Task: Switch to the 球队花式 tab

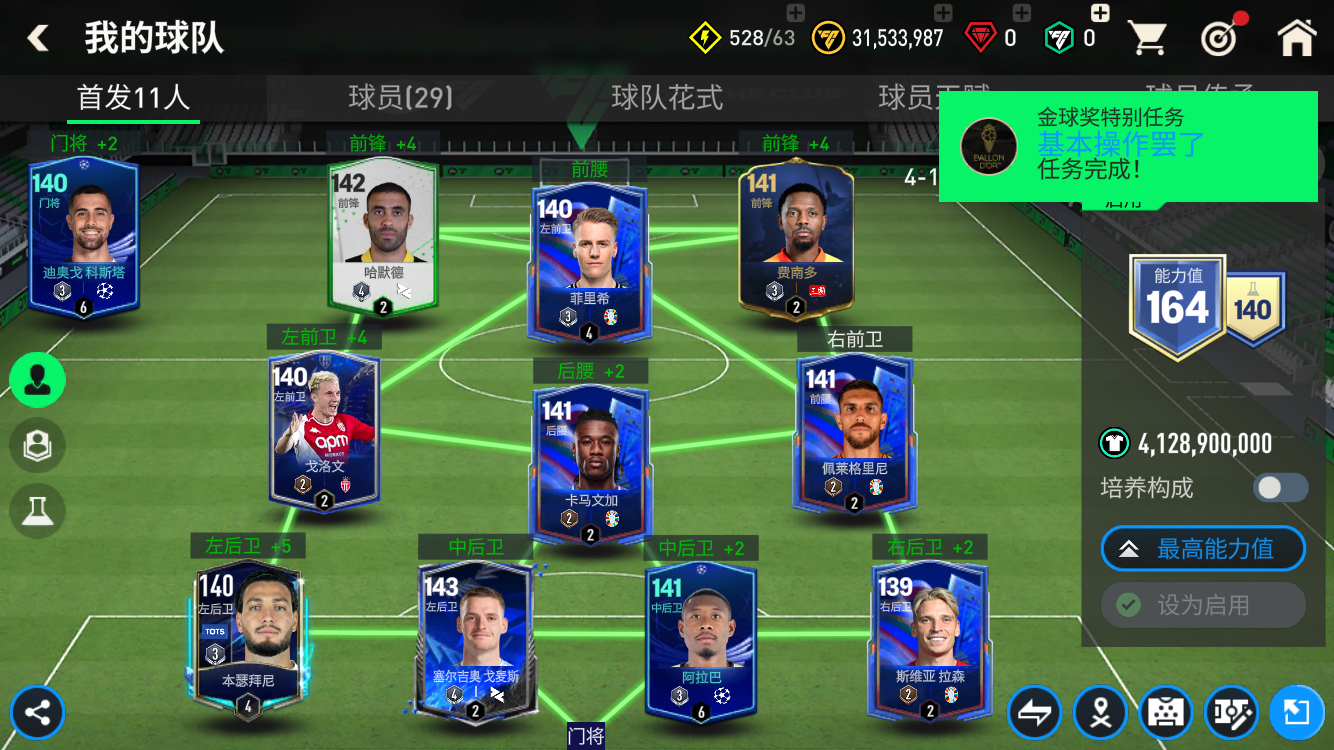Action: tap(667, 97)
